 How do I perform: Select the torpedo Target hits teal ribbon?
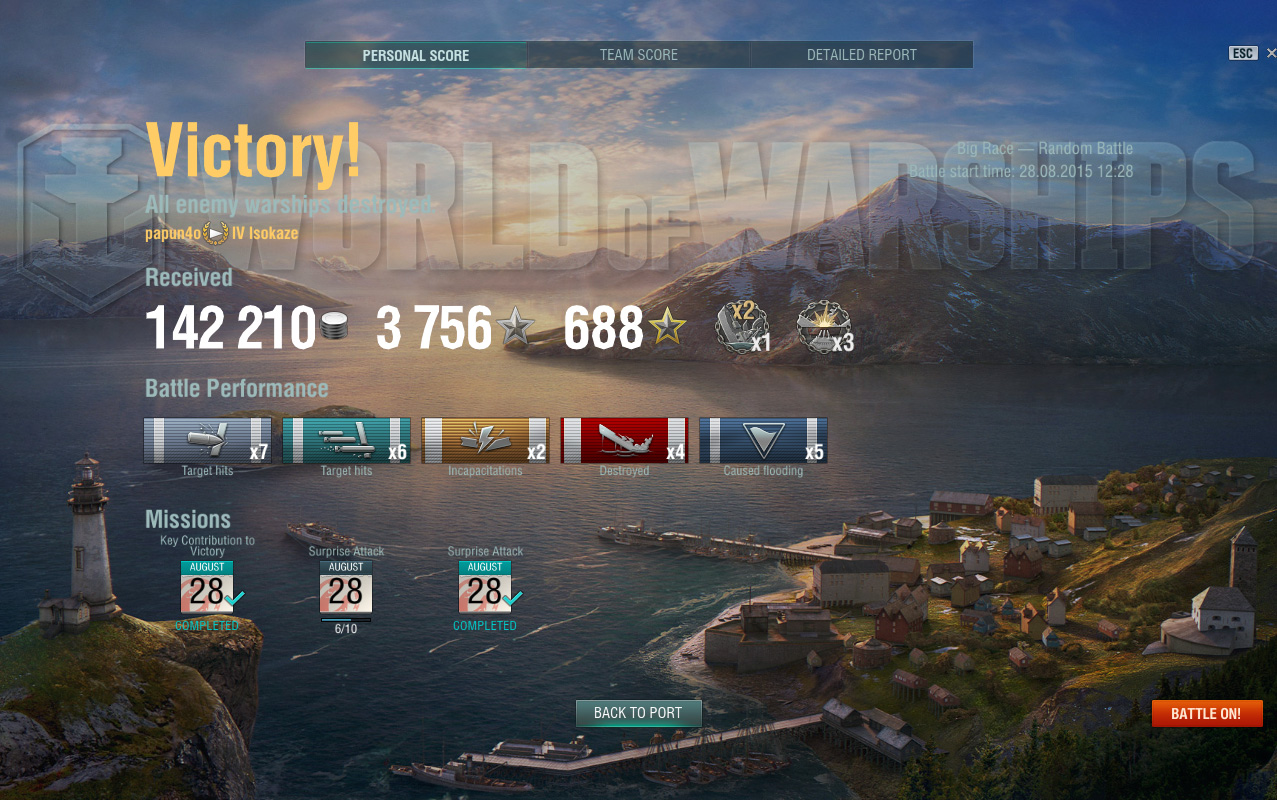(x=346, y=440)
